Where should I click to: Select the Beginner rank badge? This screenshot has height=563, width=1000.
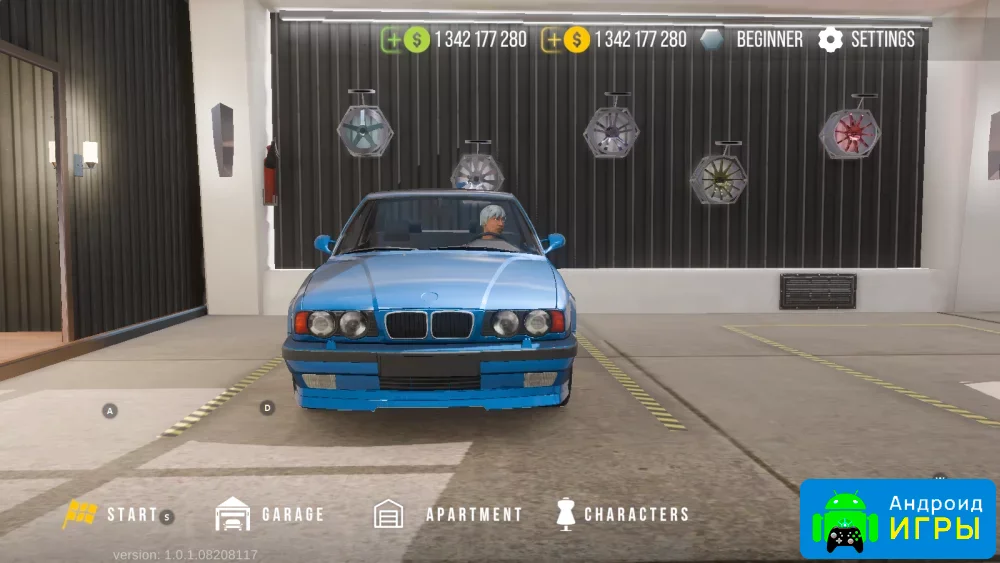click(752, 40)
